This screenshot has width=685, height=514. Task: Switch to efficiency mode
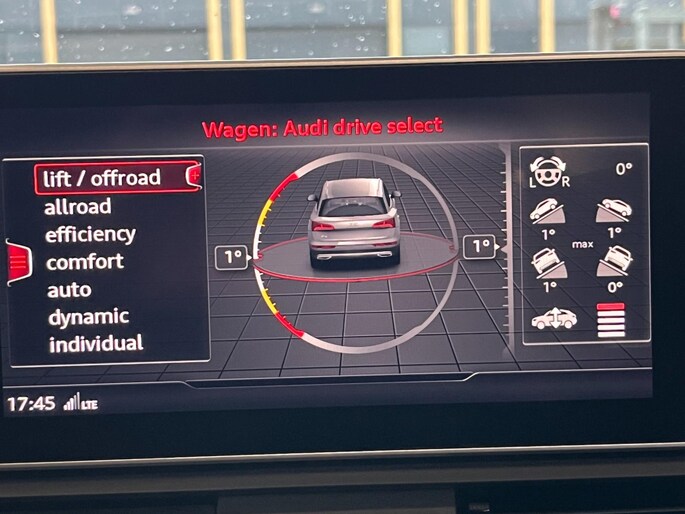coord(90,234)
